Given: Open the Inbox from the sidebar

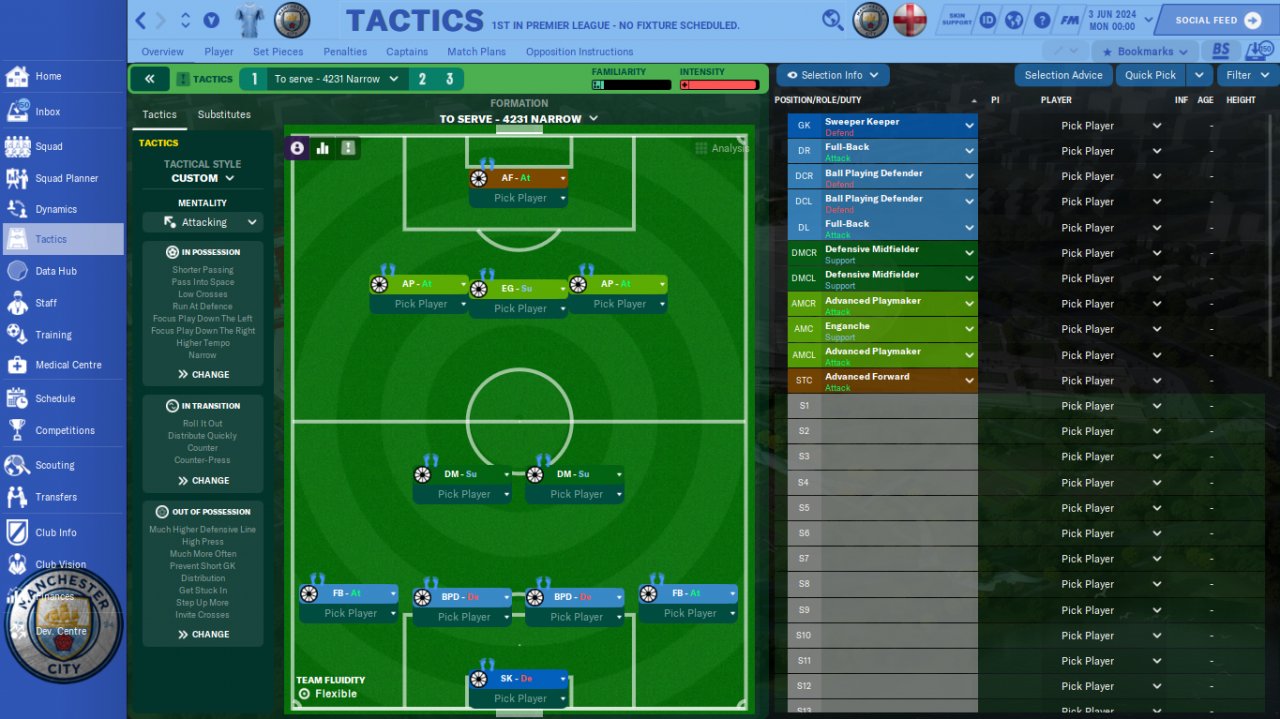Looking at the screenshot, I should pos(47,112).
